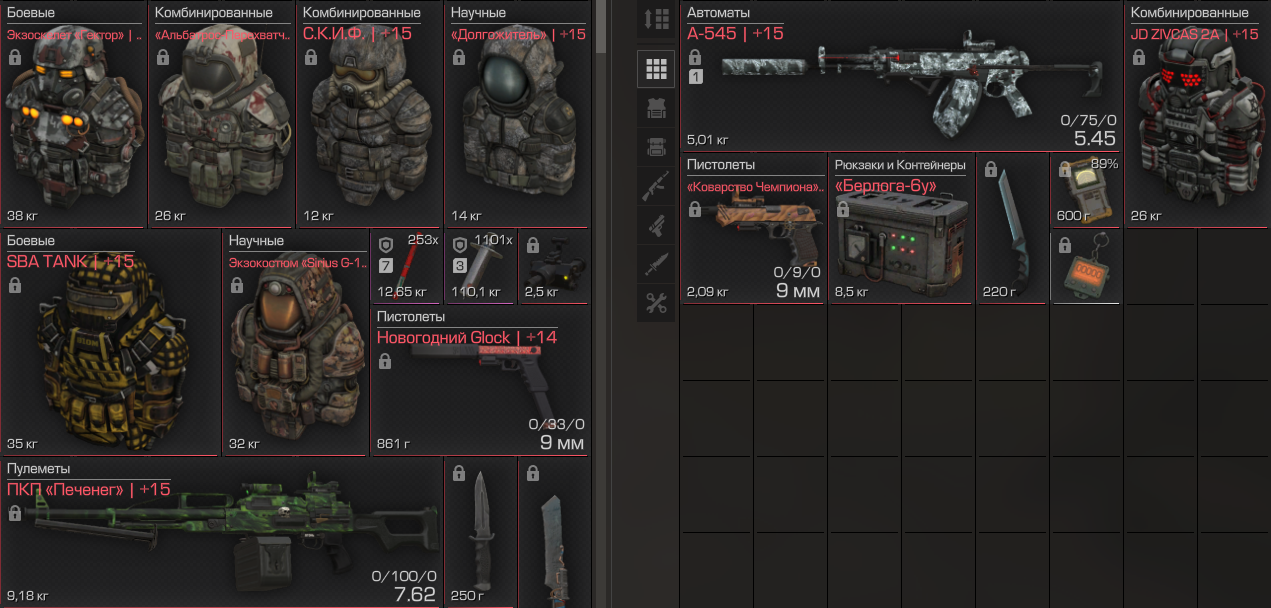Show all items grid filter
This screenshot has width=1271, height=608.
[x=656, y=69]
